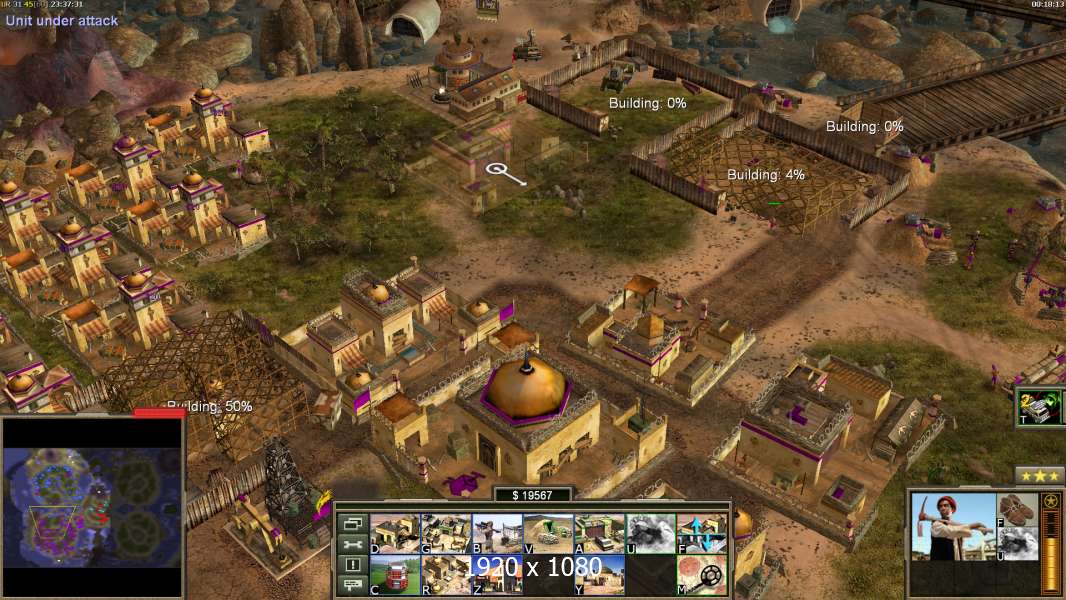1066x600 pixels.
Task: Select the build icon labeled D
Action: 395,534
